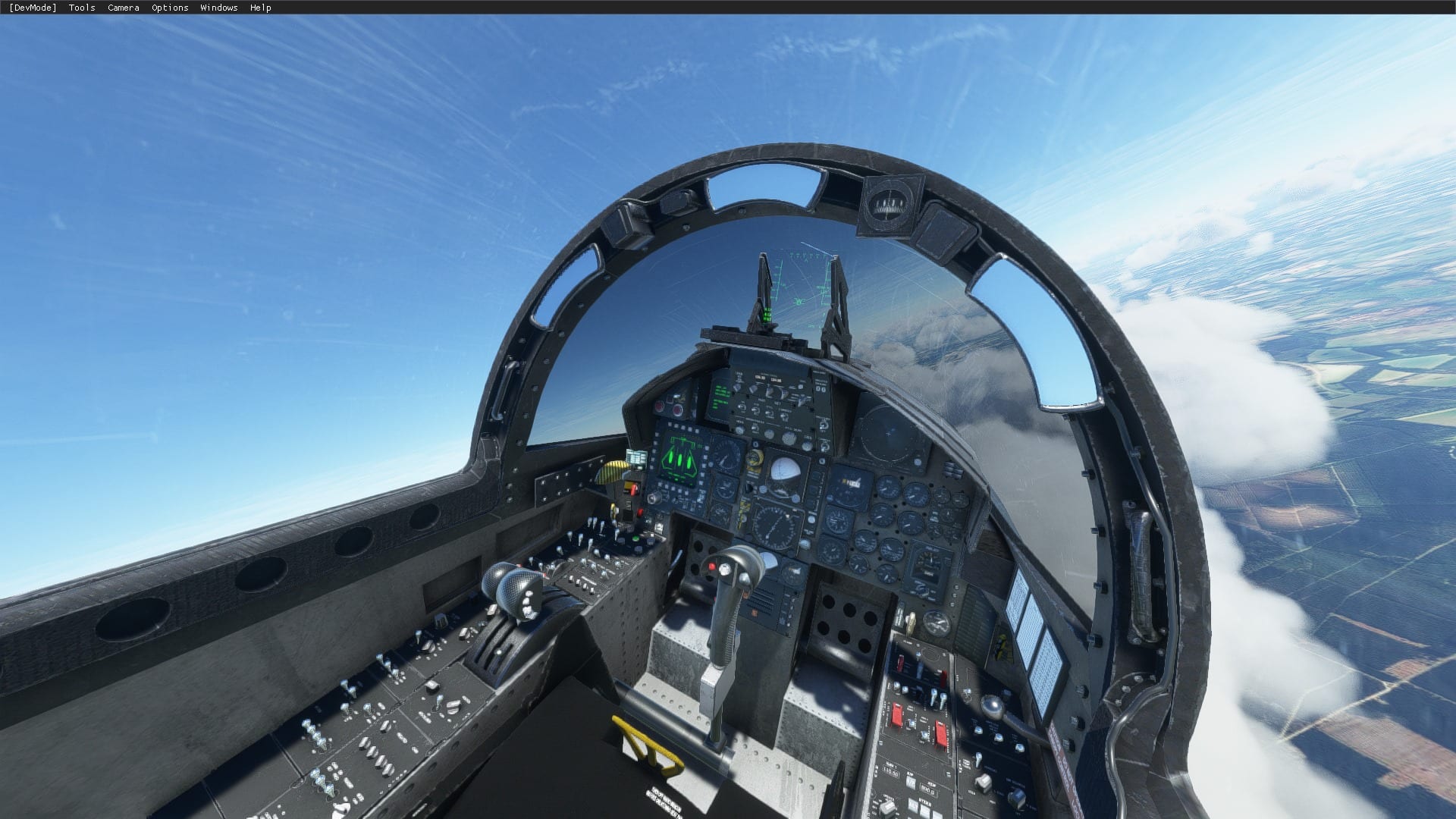Open the Tools menu
This screenshot has height=819, width=1456.
click(x=80, y=8)
